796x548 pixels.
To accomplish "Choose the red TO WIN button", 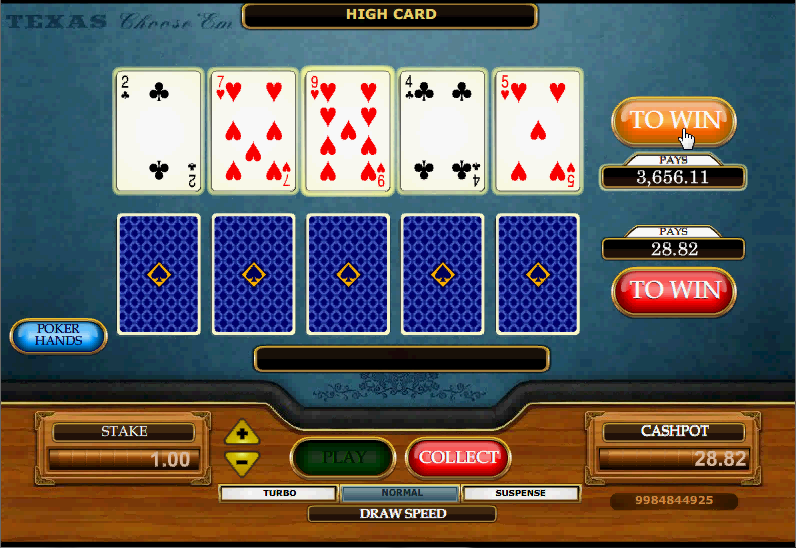I will (x=673, y=290).
